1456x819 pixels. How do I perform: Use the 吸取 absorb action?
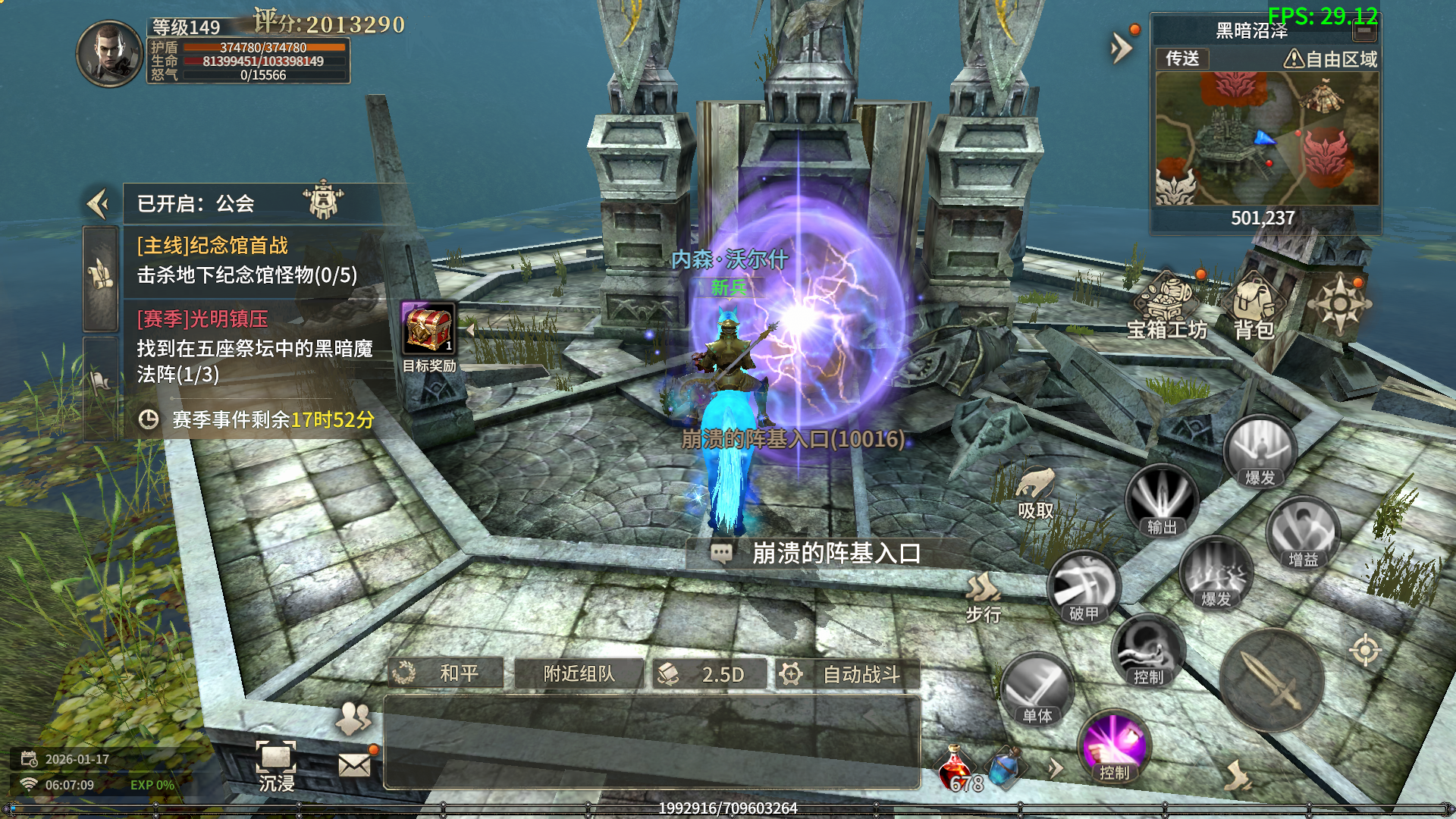pyautogui.click(x=1035, y=492)
